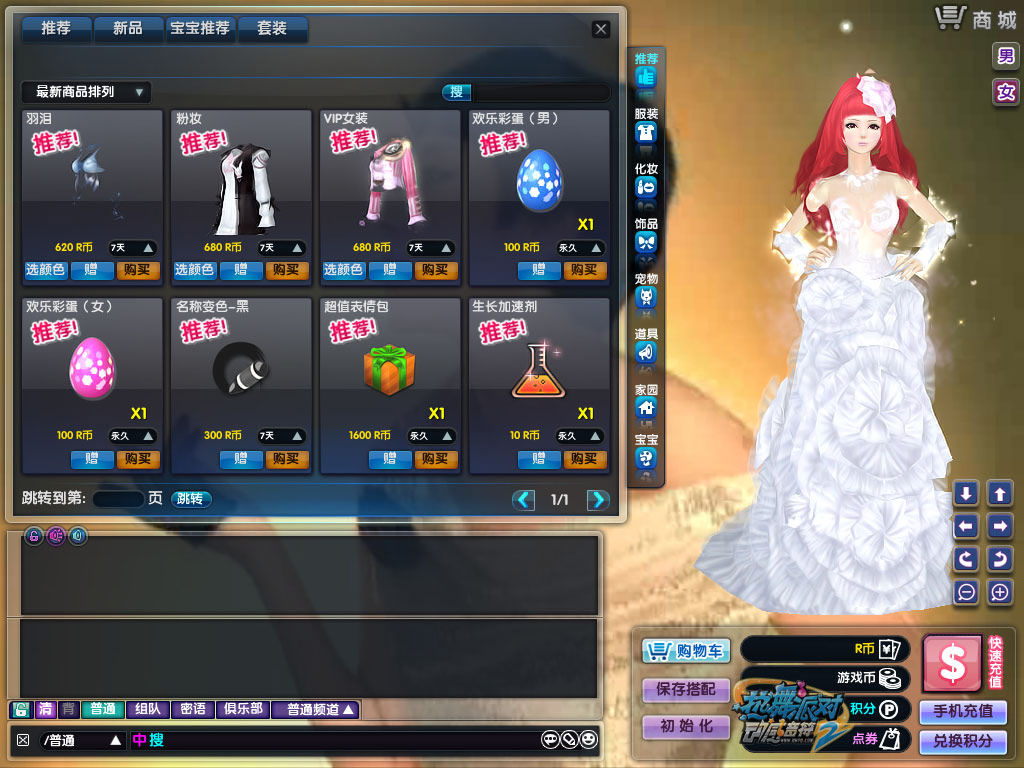Open 手机充值 mobile recharge
1024x768 pixels.
963,711
